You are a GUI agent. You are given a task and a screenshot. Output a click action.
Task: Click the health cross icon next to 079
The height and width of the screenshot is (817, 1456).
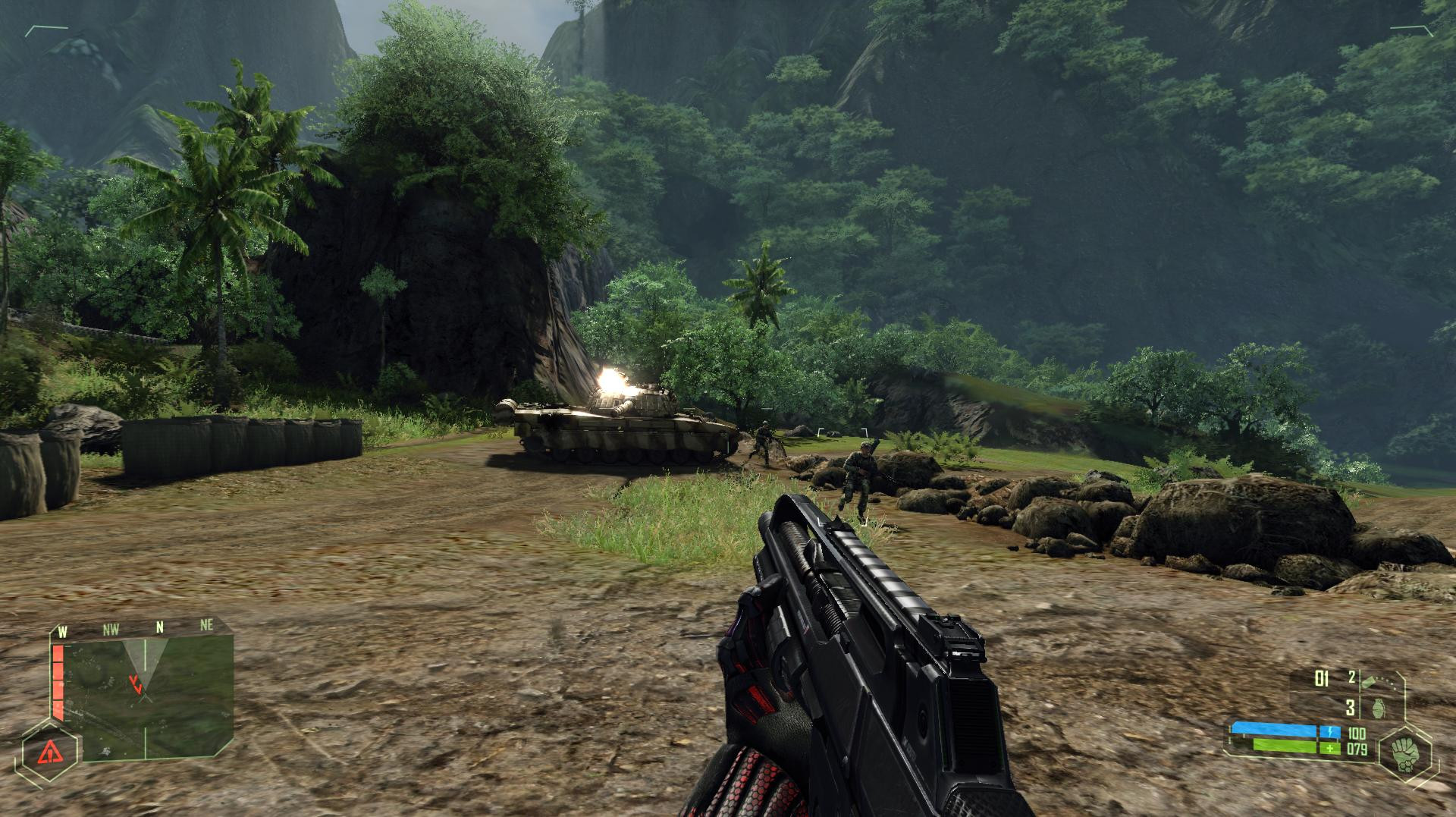click(1332, 749)
